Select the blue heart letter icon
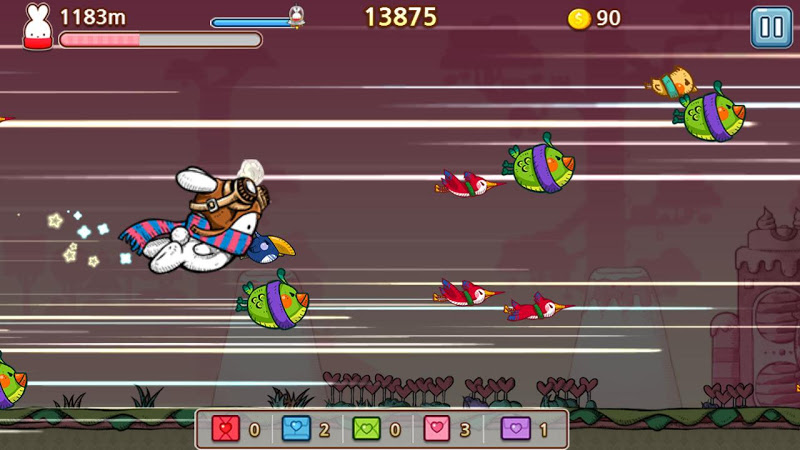 click(296, 430)
